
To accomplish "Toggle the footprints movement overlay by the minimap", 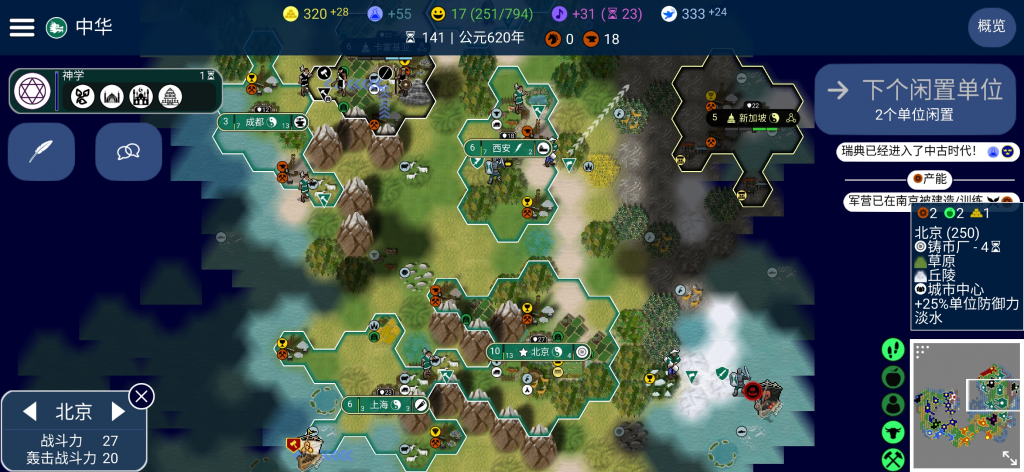I will (893, 350).
